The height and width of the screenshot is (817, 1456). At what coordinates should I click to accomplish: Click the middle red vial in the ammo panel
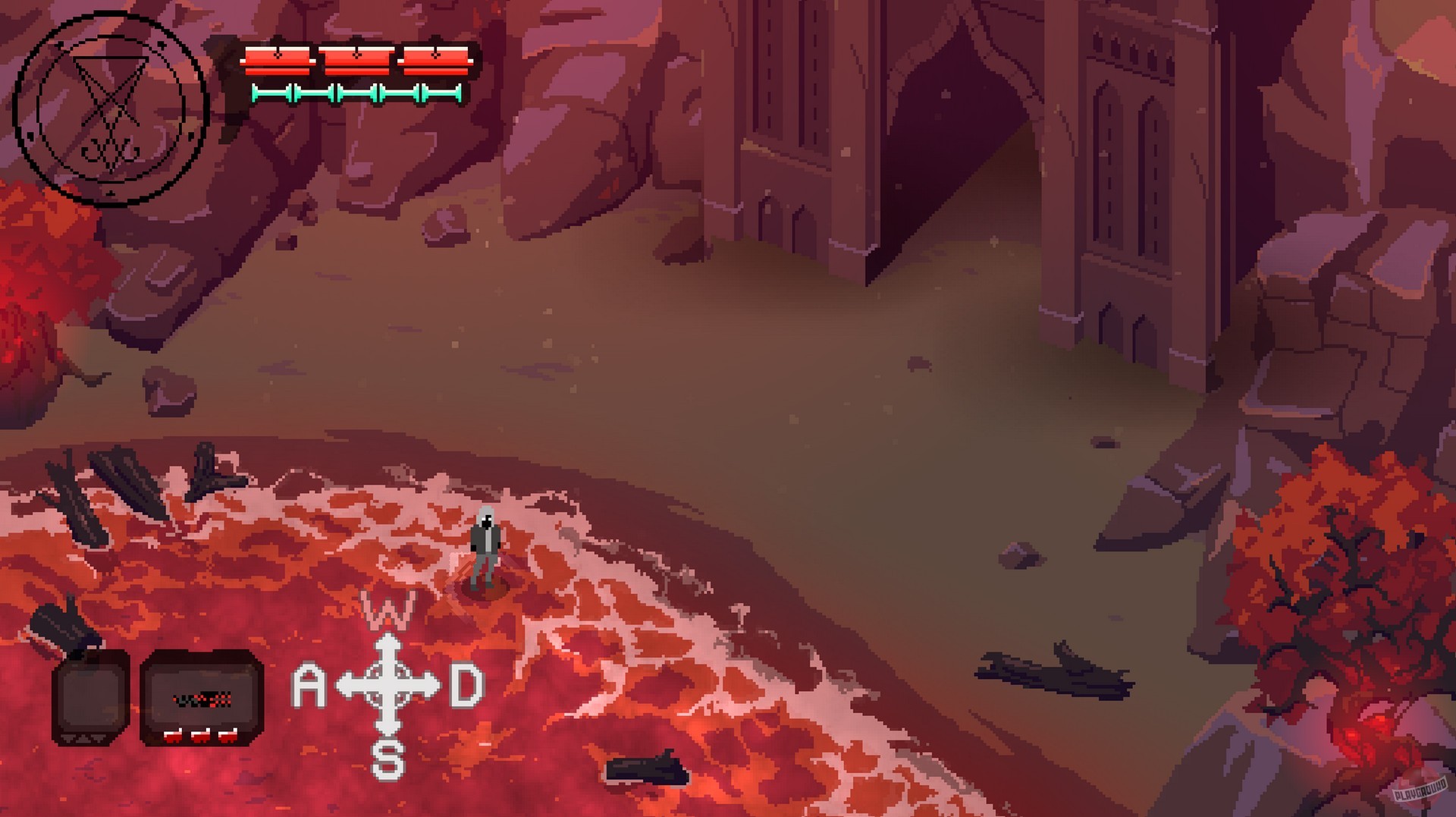[200, 736]
